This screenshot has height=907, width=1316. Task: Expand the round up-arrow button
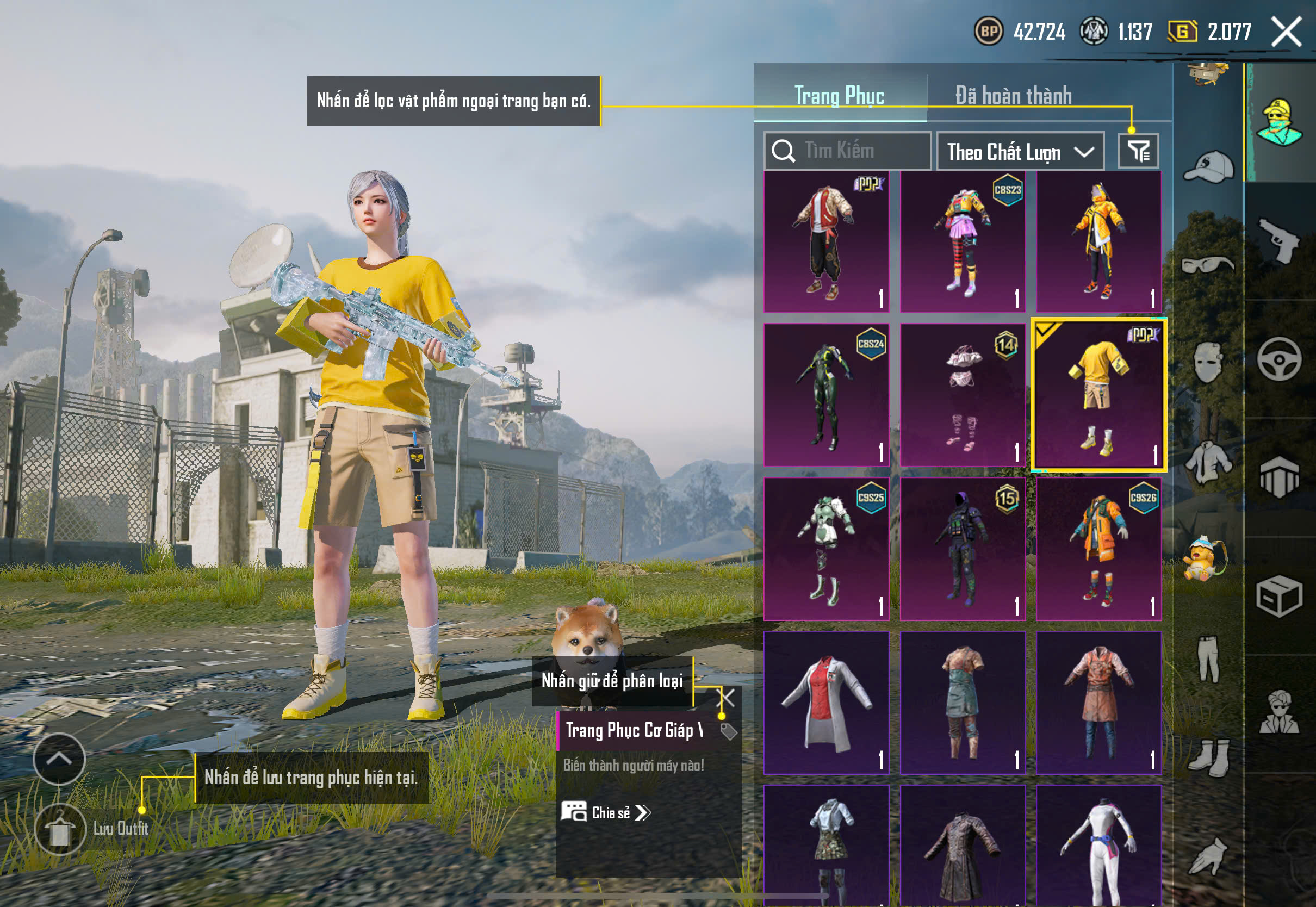coord(59,759)
